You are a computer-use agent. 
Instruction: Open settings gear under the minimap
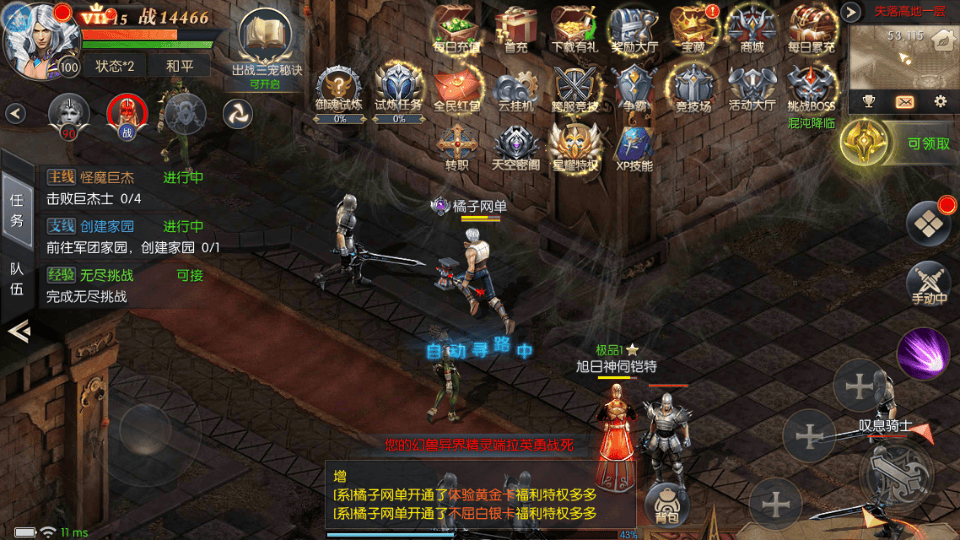tap(940, 101)
